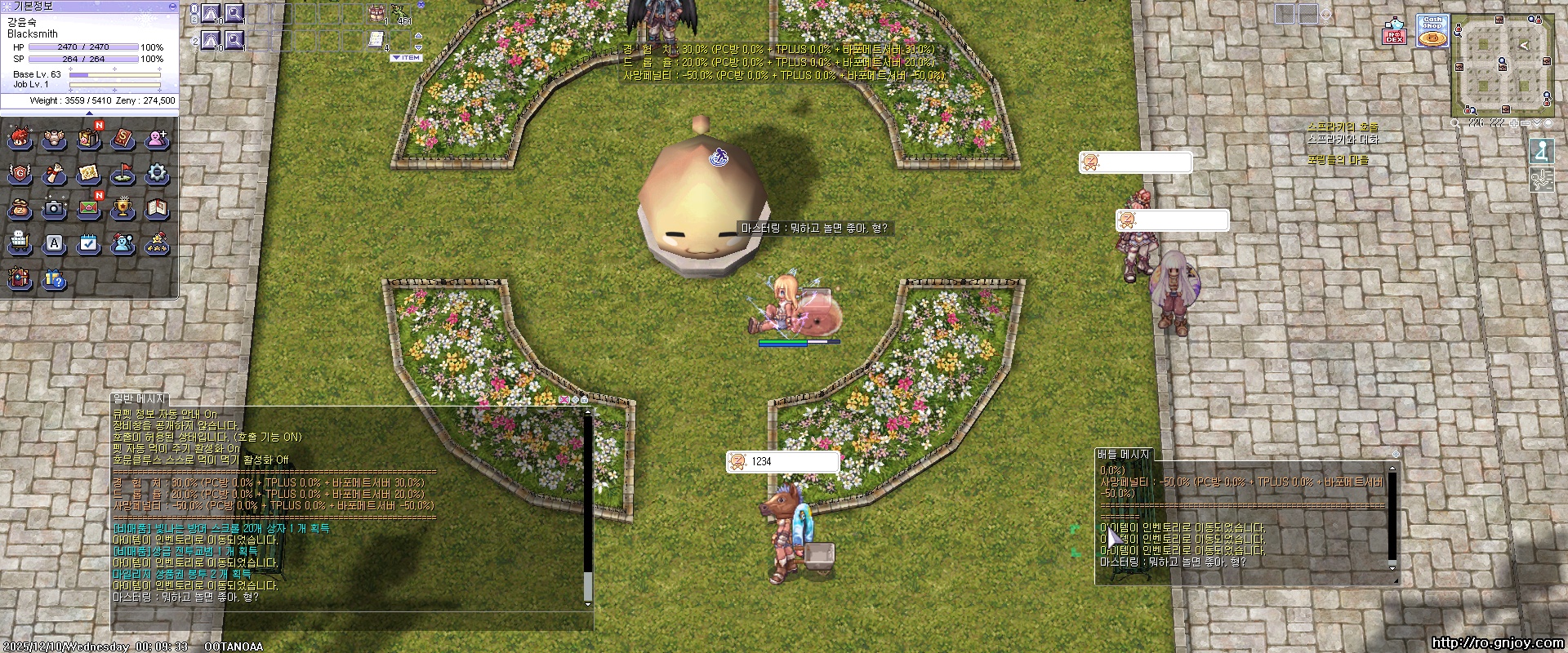Viewport: 1568px width, 653px height.
Task: Open the skill book S icon
Action: click(x=122, y=139)
